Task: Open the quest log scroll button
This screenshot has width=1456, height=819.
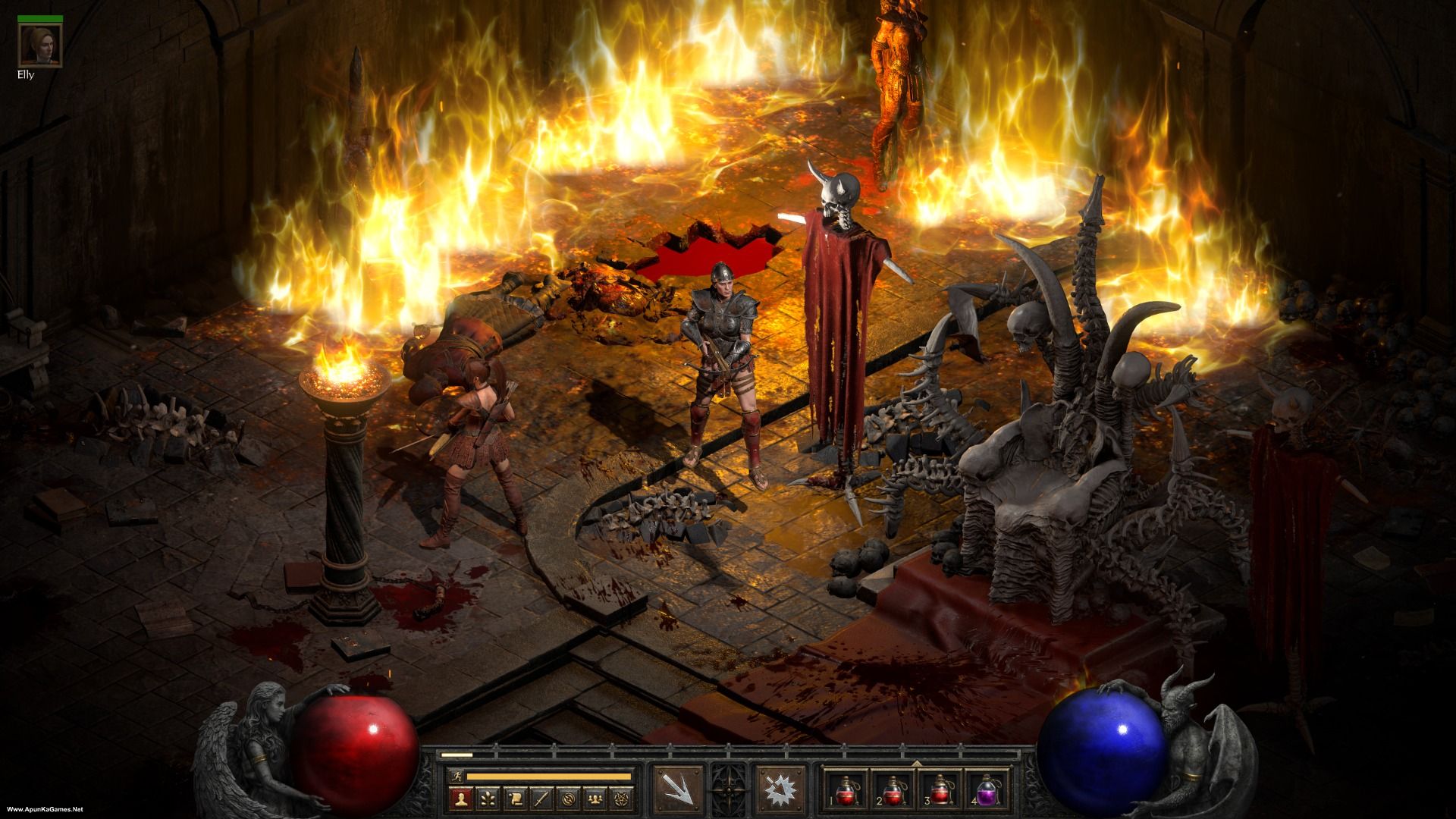Action: point(515,799)
